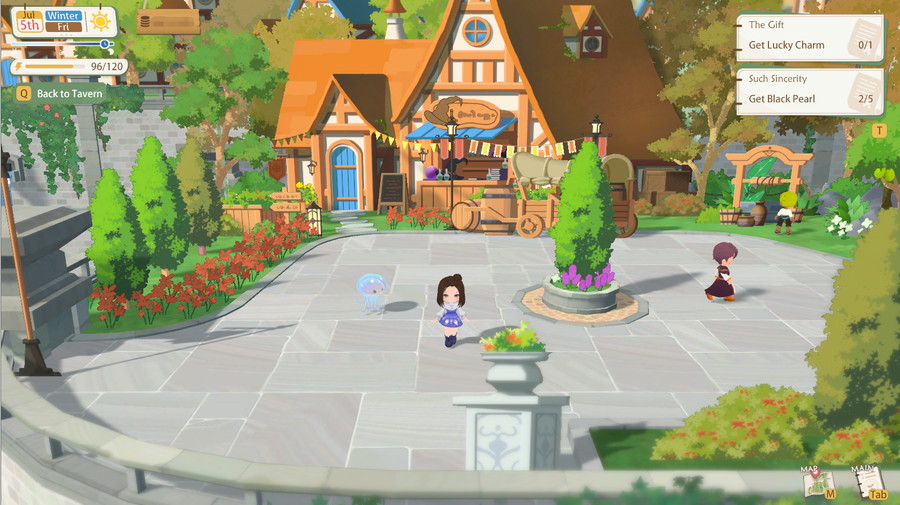Viewport: 900px width, 505px height.
Task: Open the Main menu notebook icon
Action: [871, 481]
